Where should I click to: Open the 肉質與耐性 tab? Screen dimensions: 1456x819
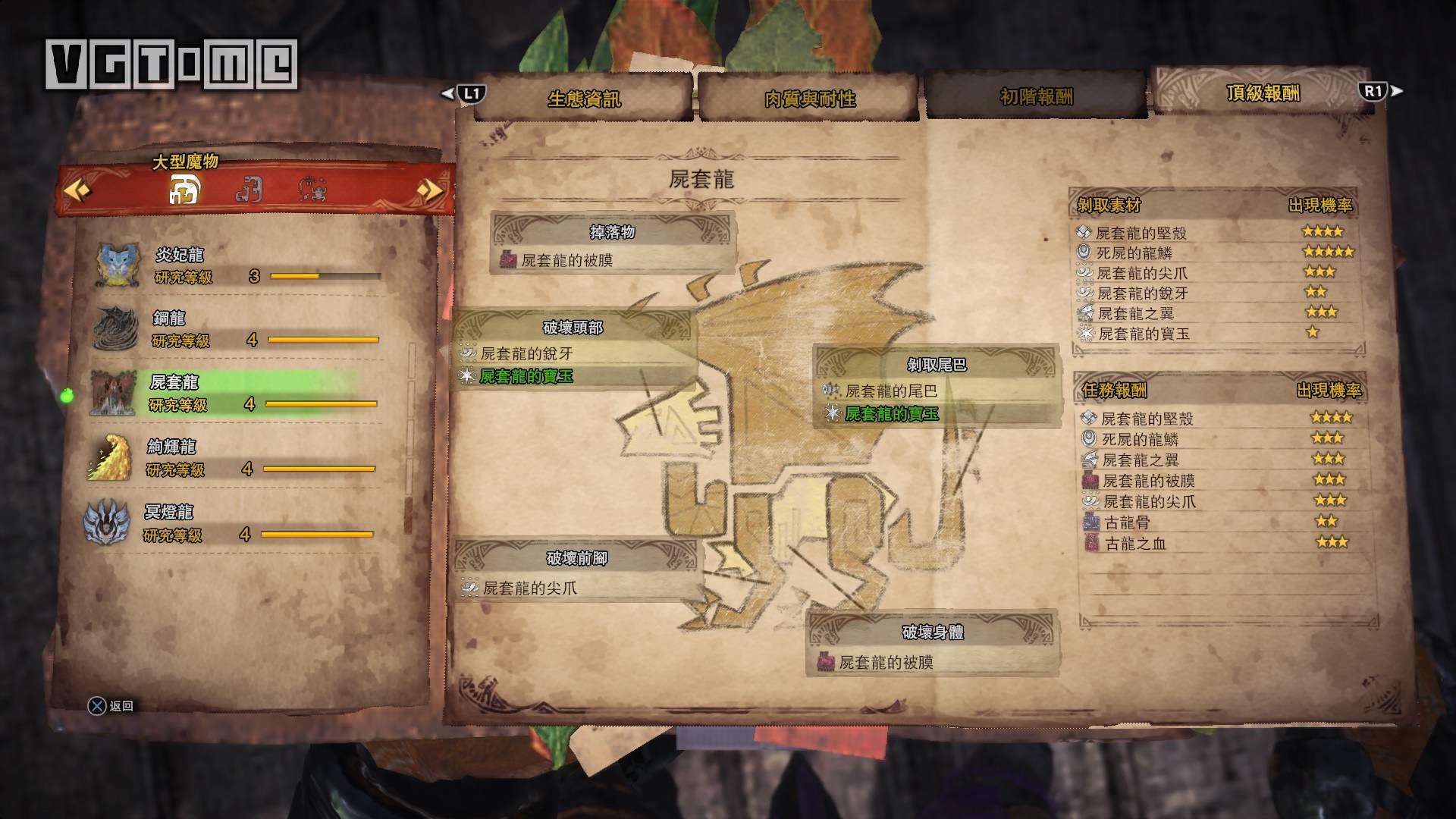pyautogui.click(x=809, y=99)
